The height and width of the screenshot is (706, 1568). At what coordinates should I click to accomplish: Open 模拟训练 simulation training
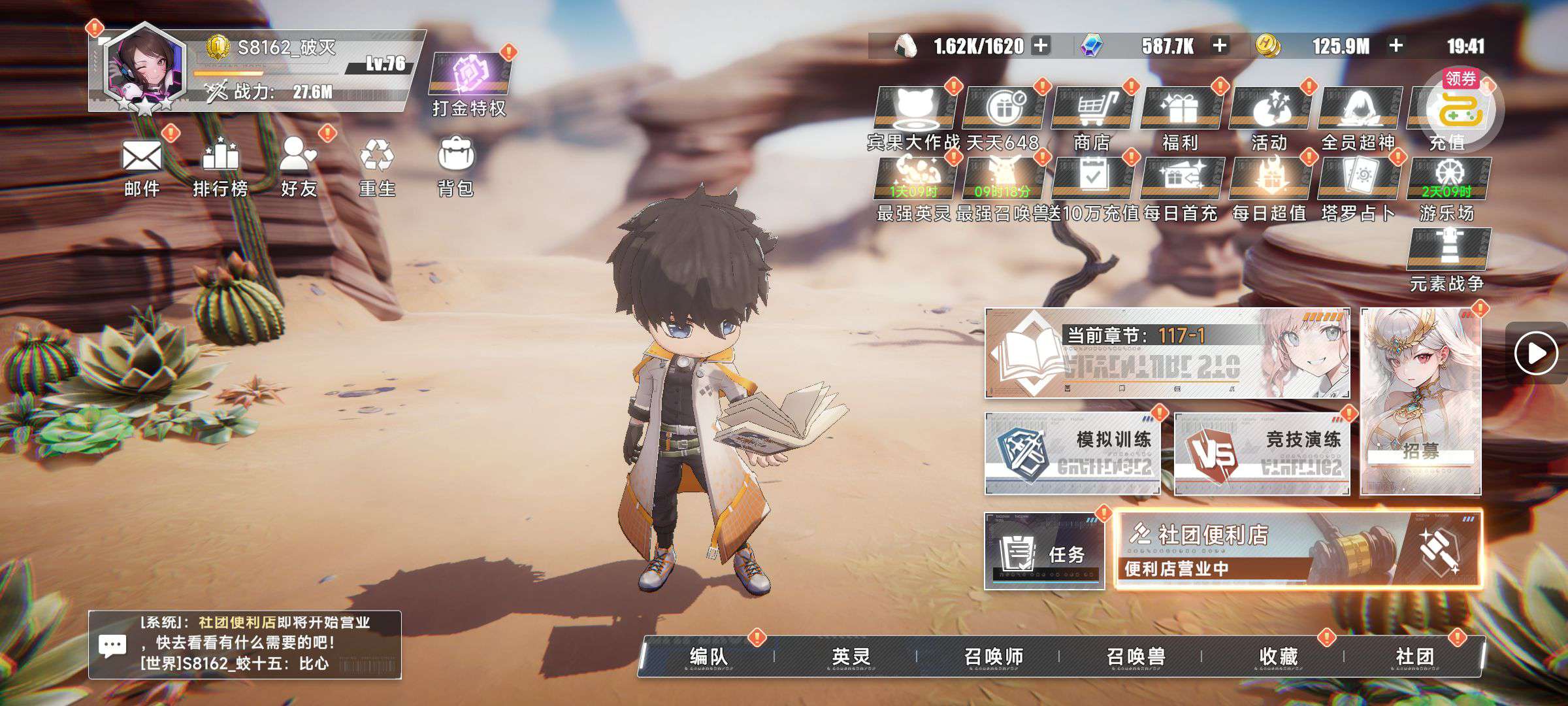coord(1072,453)
